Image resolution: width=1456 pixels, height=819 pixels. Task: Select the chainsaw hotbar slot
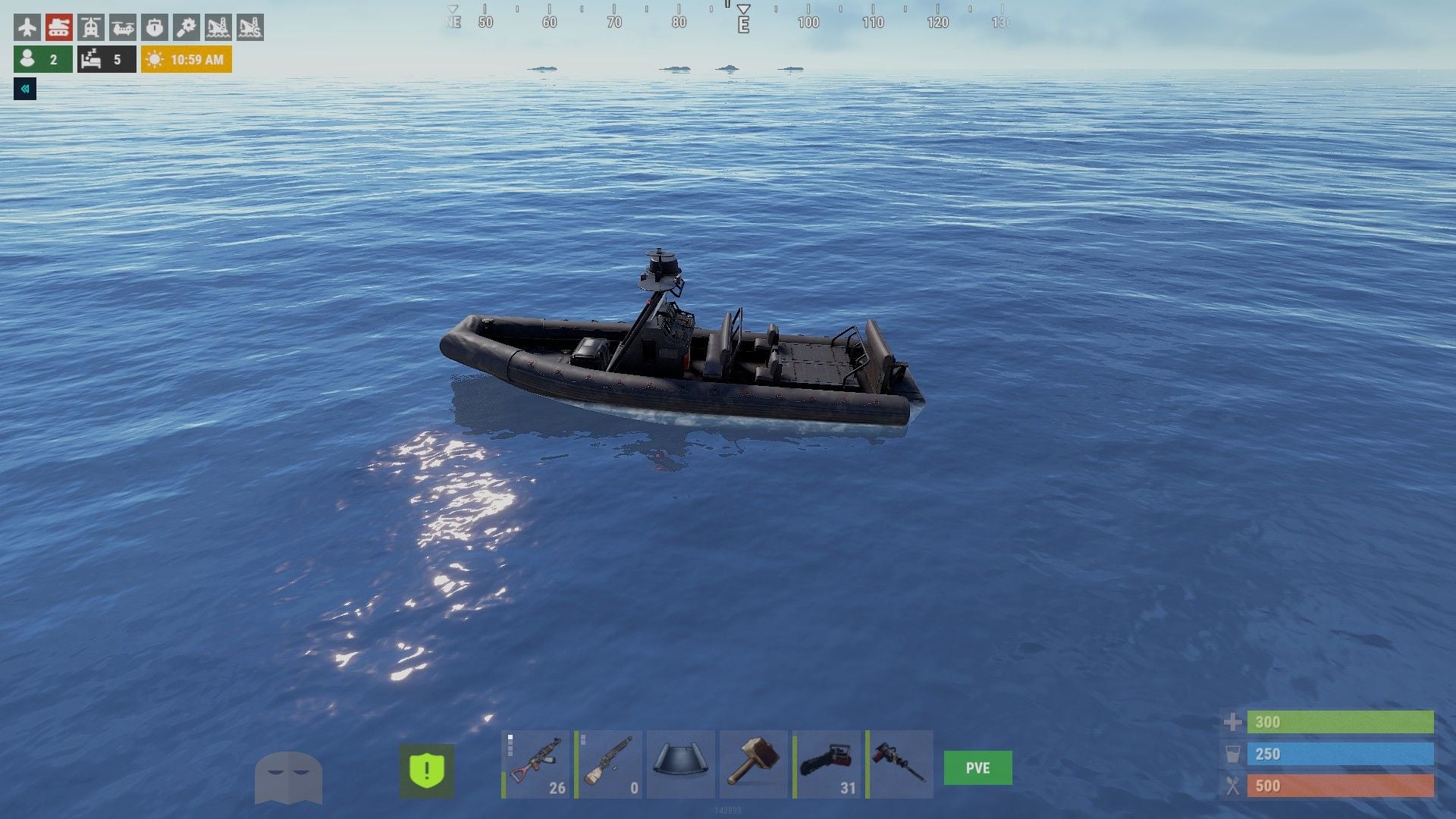point(827,764)
